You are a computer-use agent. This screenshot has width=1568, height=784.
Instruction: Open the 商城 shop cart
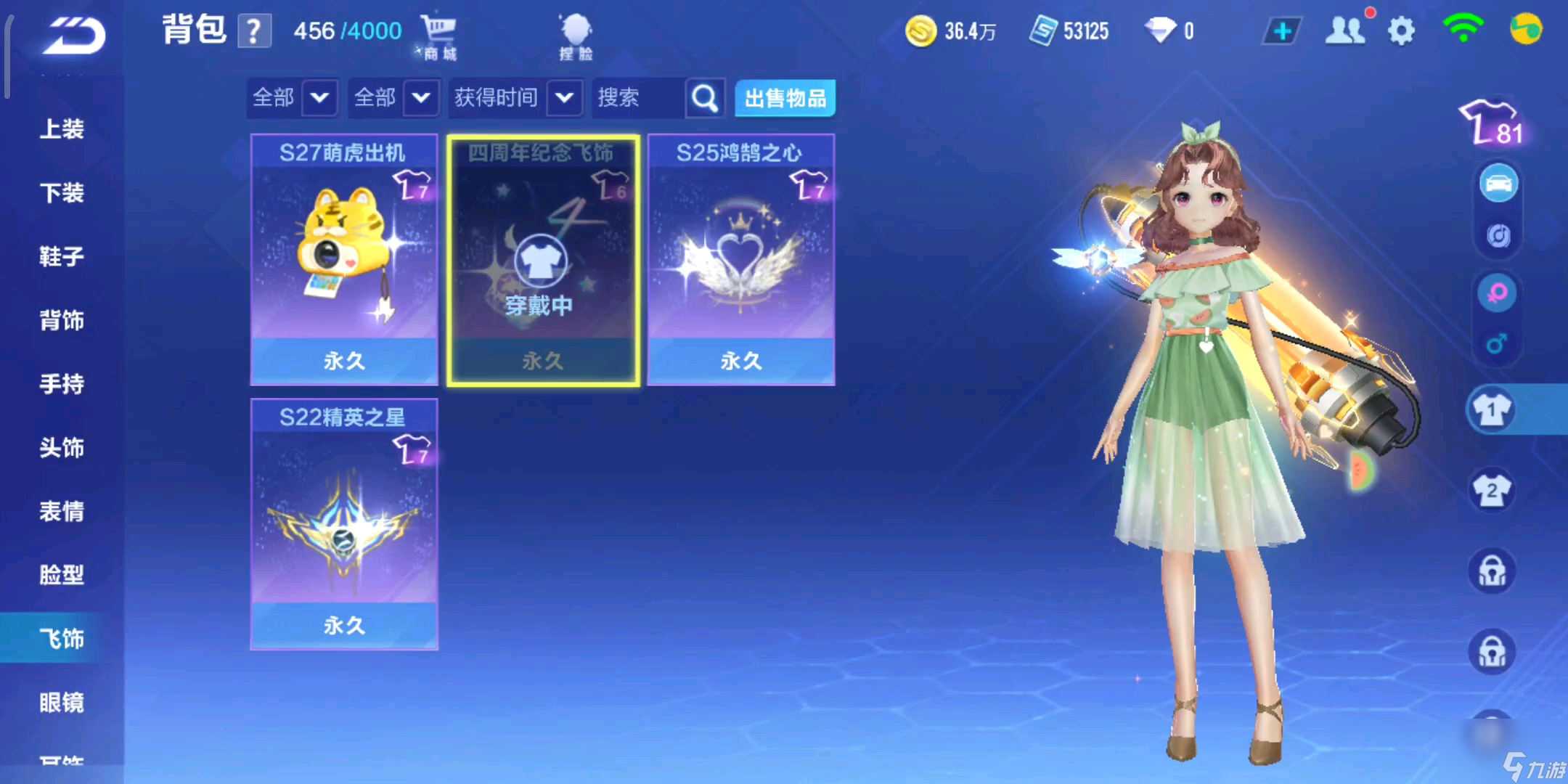438,36
